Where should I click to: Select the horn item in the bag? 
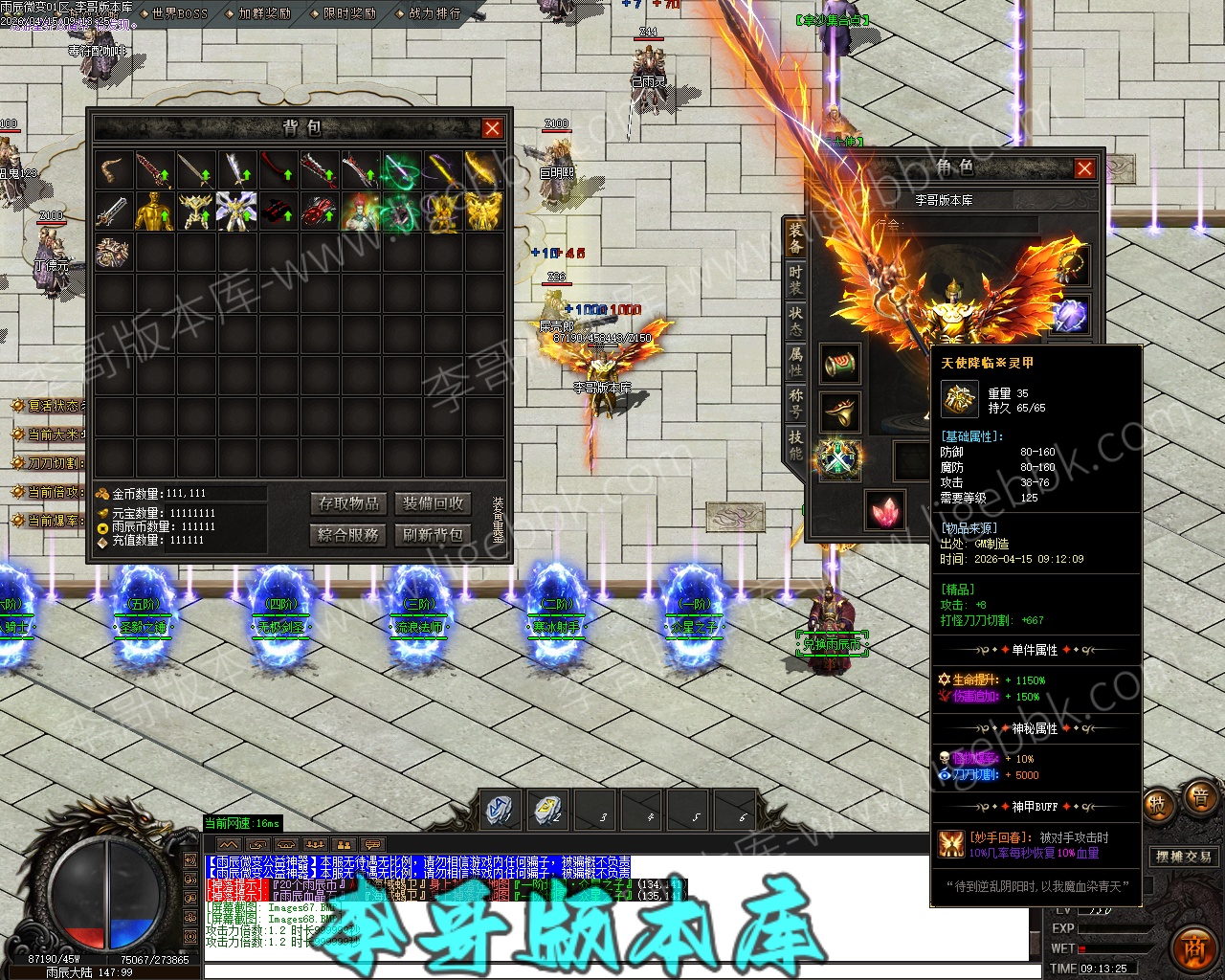point(114,170)
